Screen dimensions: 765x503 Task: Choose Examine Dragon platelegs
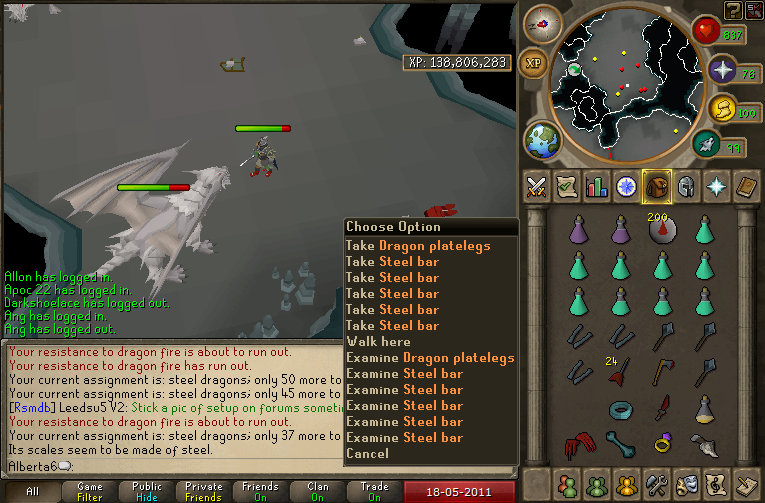[x=430, y=358]
